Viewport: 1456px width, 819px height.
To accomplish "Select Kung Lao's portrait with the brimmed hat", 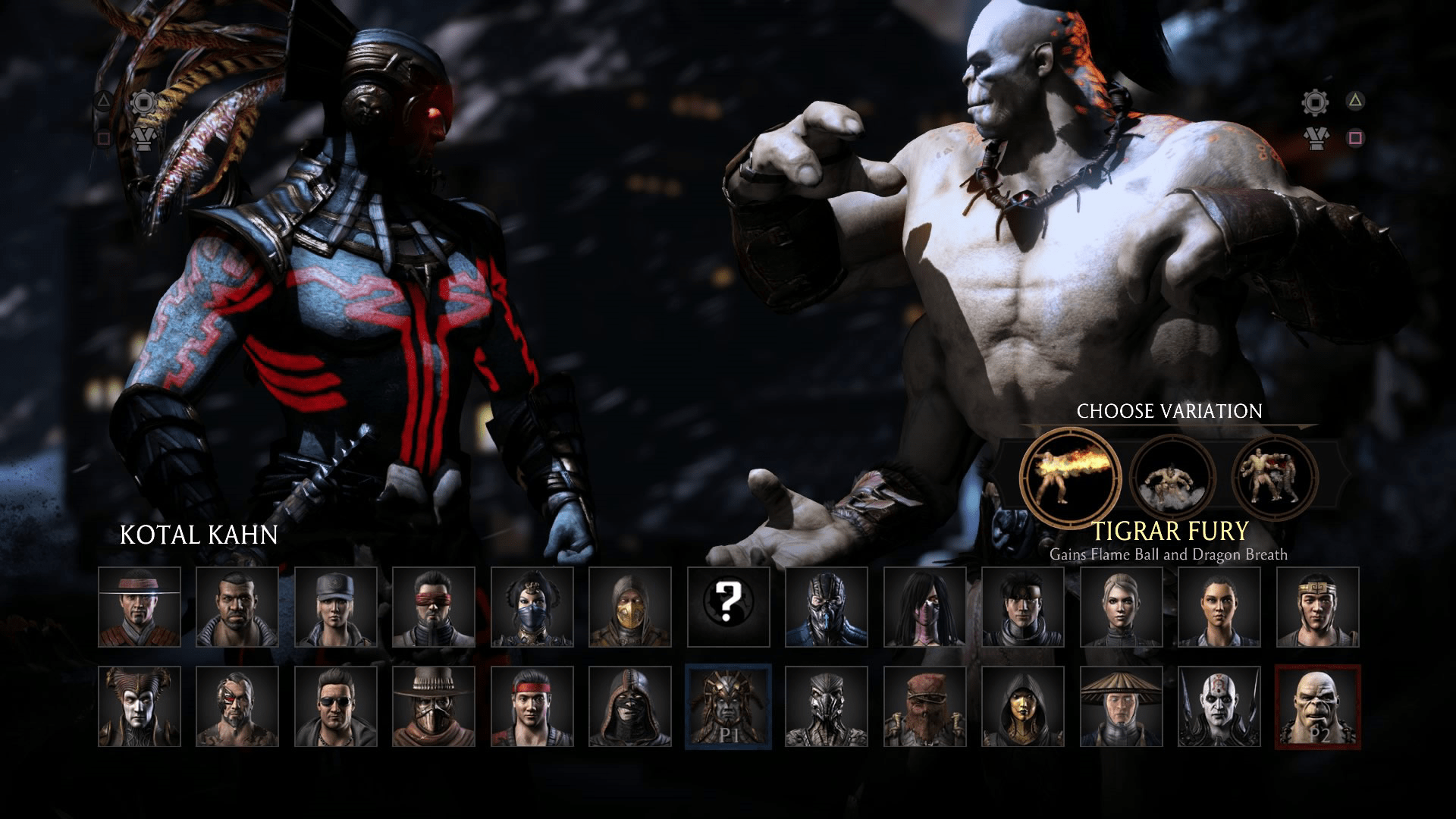I will (140, 607).
